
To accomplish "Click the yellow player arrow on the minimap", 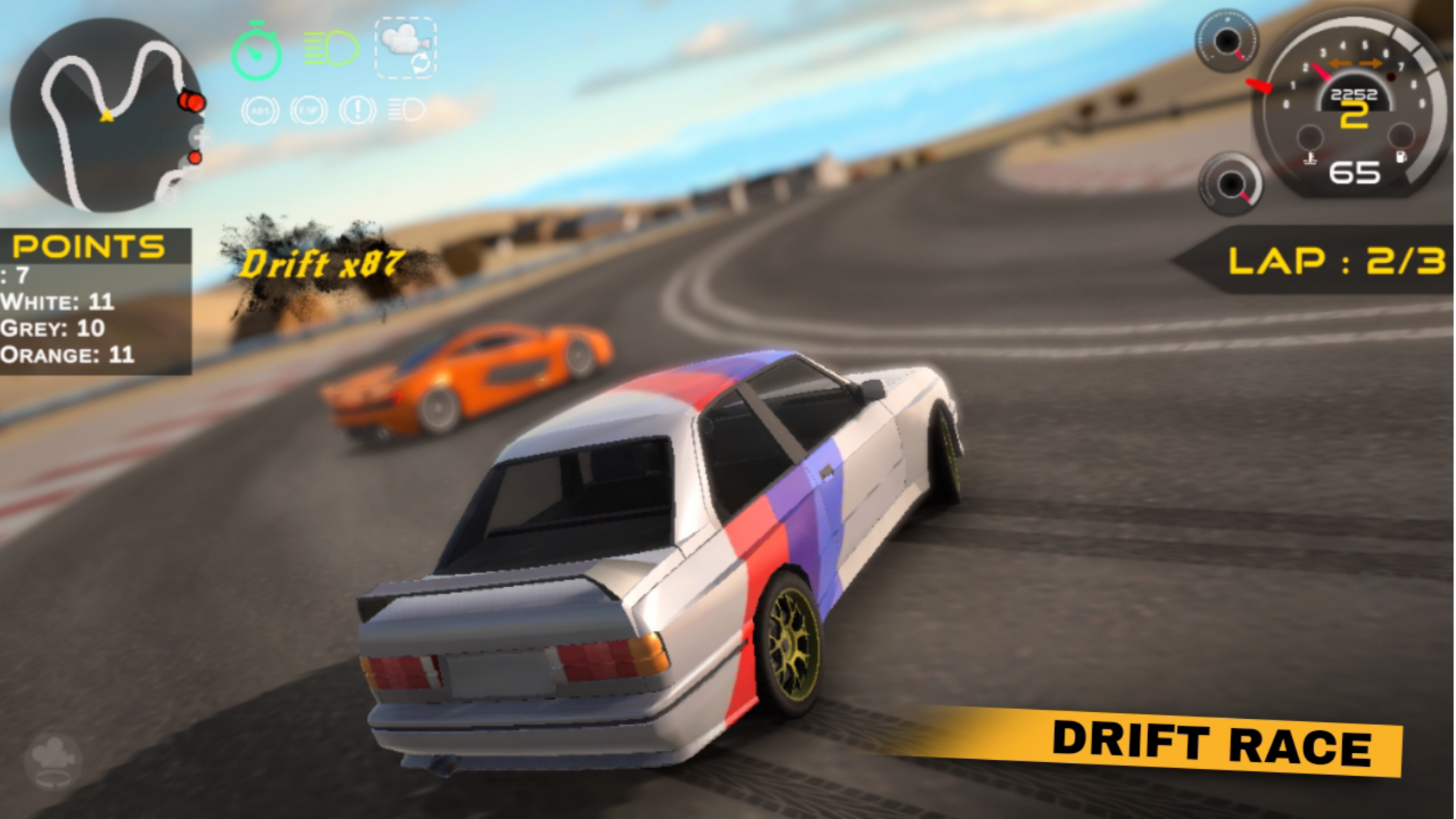I will point(106,115).
